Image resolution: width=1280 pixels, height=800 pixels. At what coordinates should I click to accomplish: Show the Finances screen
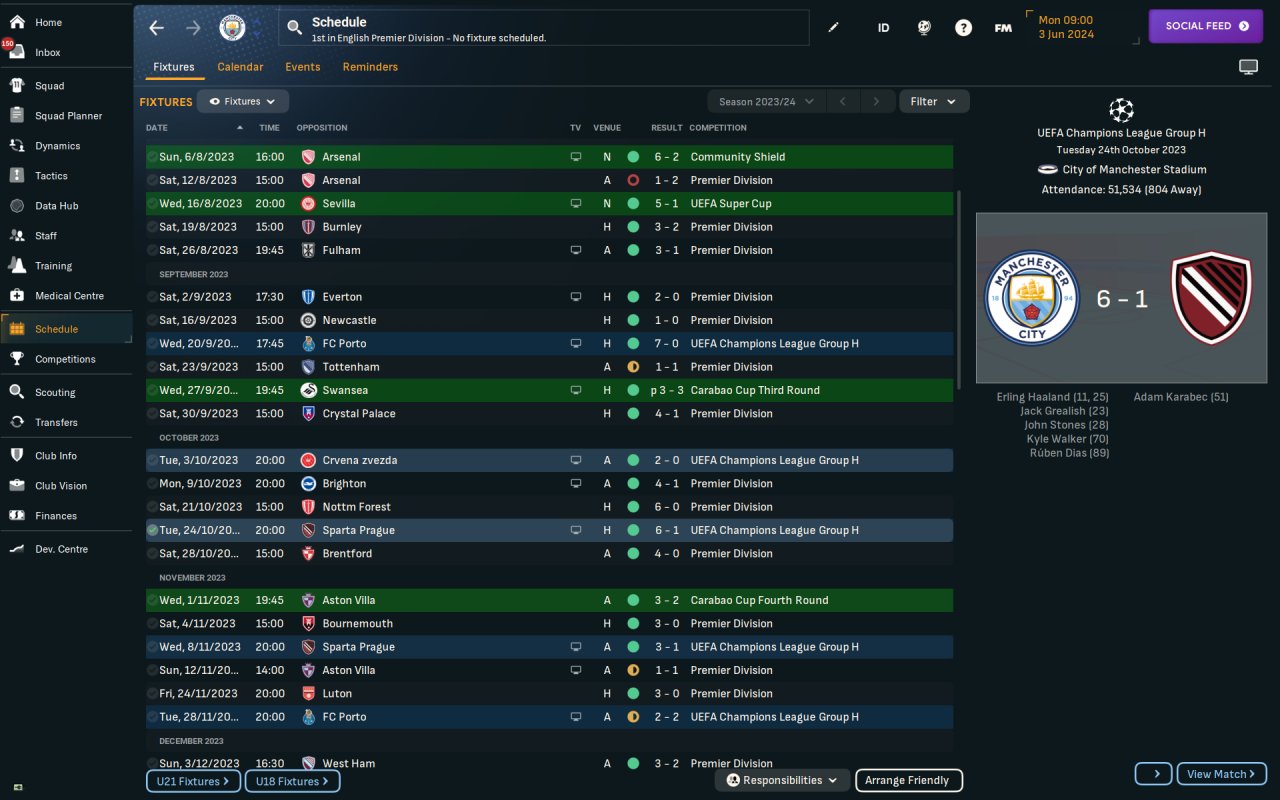point(55,516)
